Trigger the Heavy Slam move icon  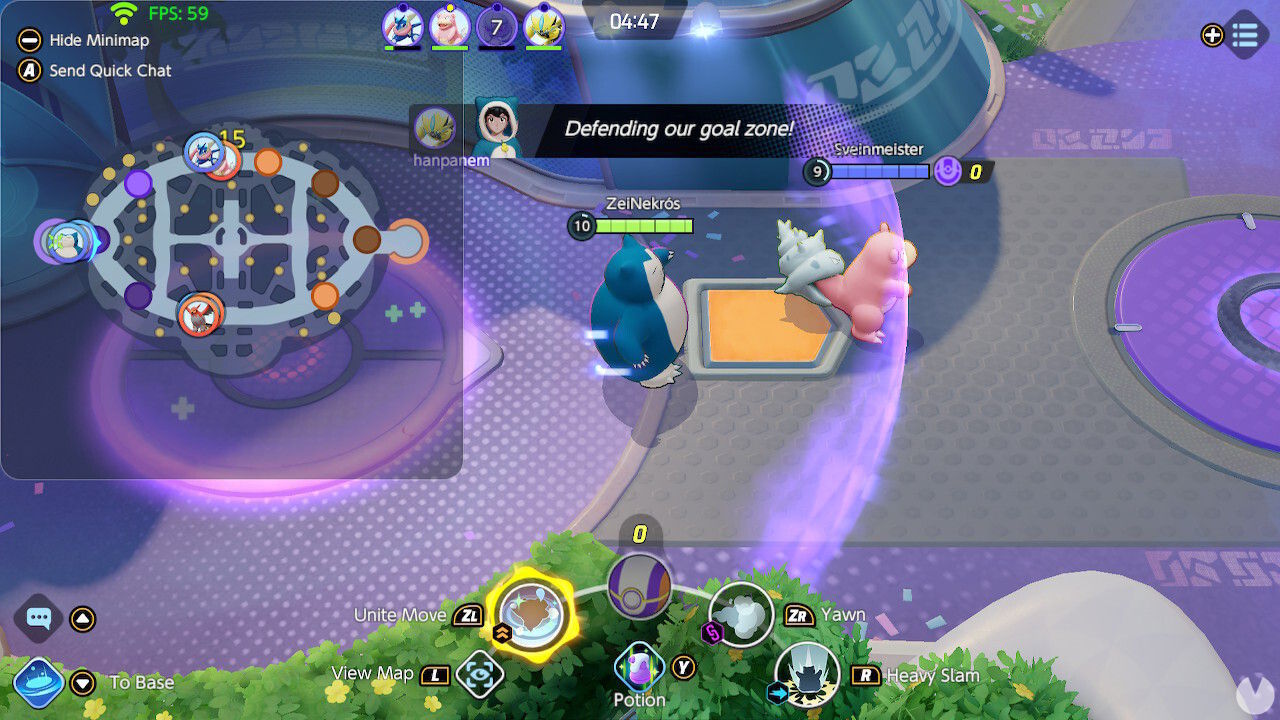coord(806,675)
